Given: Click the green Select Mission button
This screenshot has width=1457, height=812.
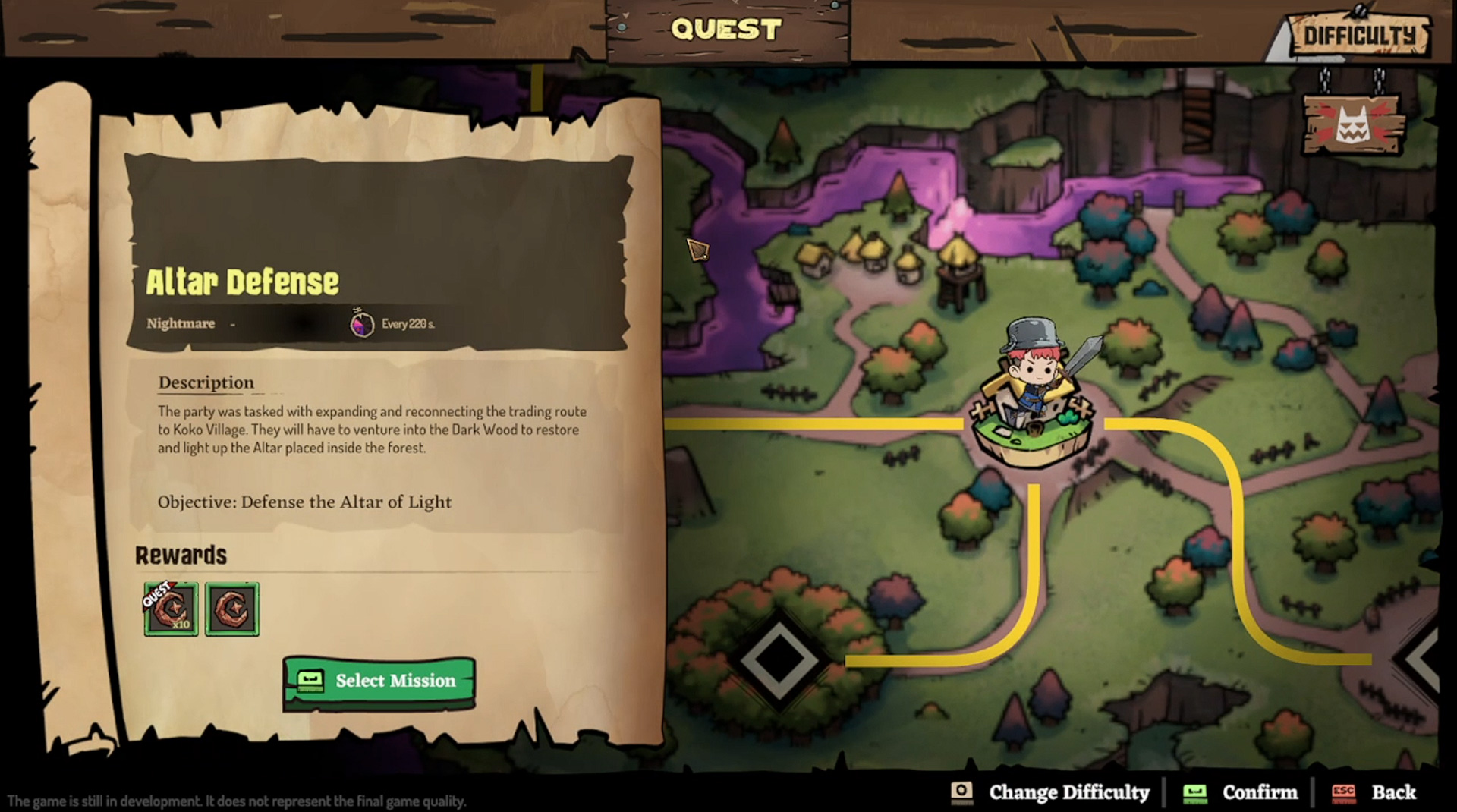Looking at the screenshot, I should (x=379, y=681).
